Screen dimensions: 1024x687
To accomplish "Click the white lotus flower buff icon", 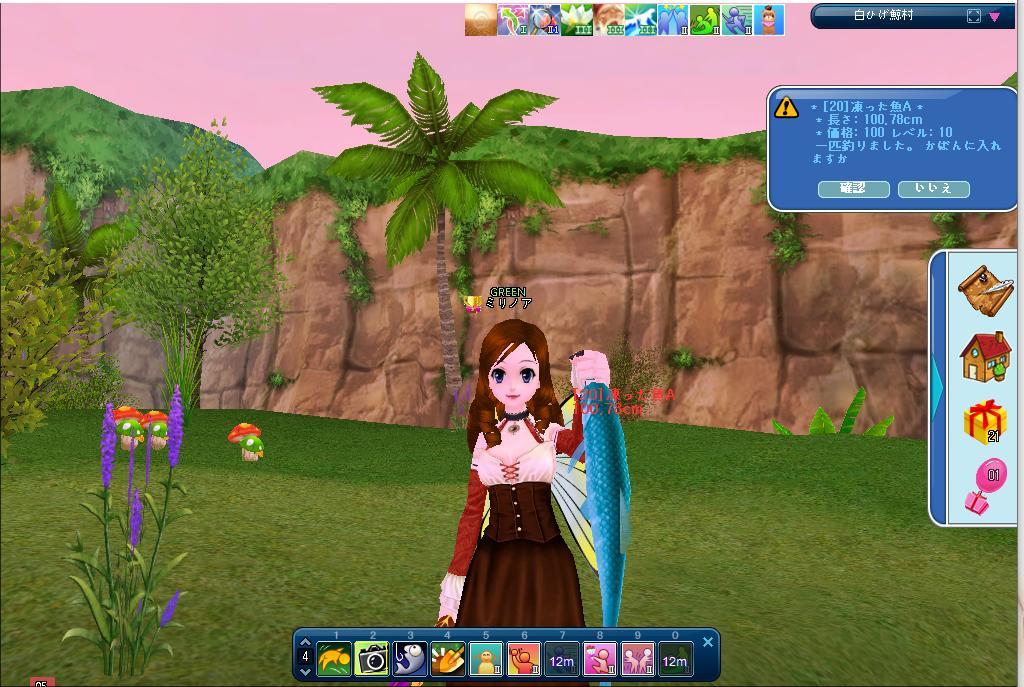I will 576,20.
